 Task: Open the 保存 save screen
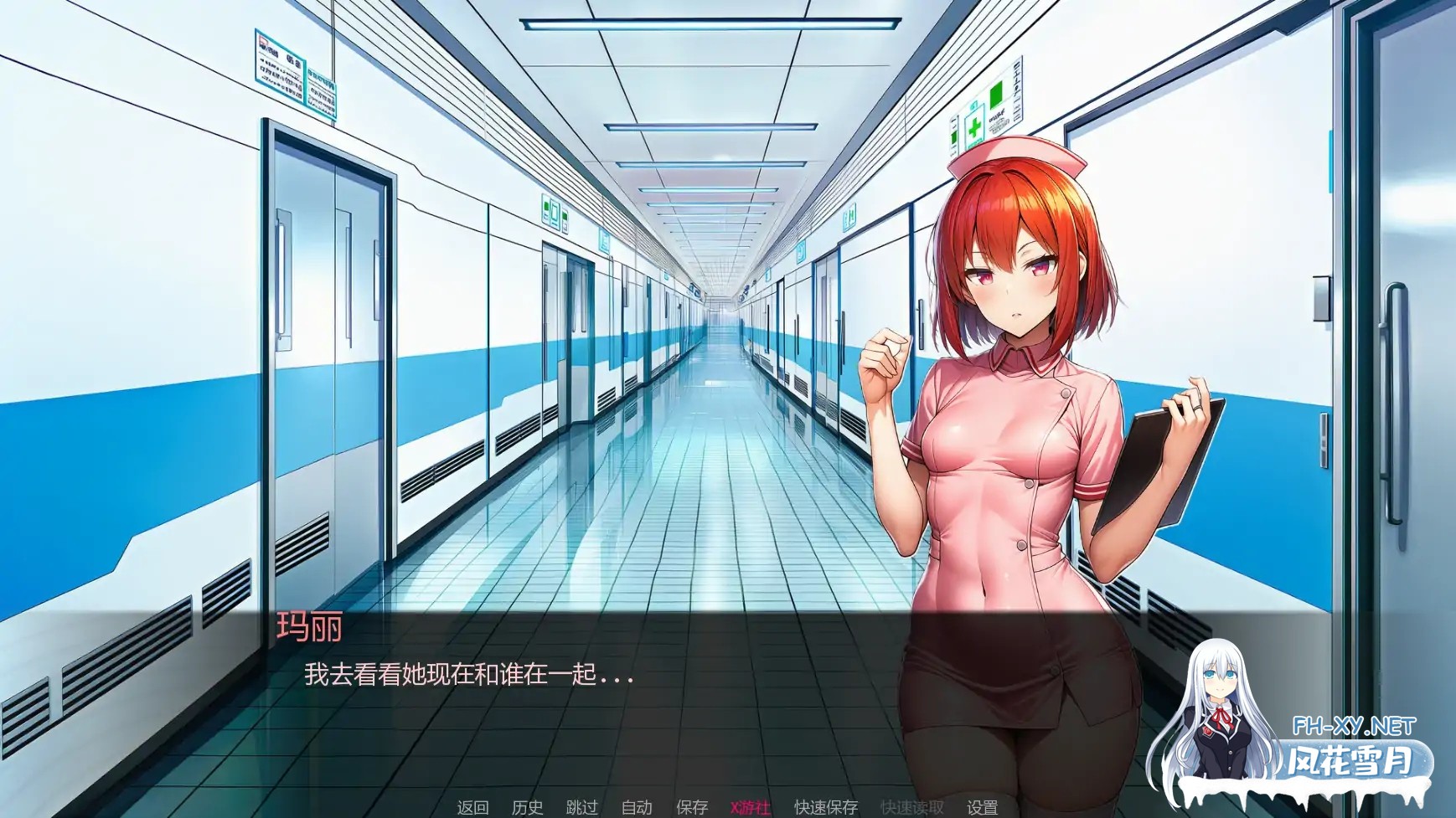[692, 808]
